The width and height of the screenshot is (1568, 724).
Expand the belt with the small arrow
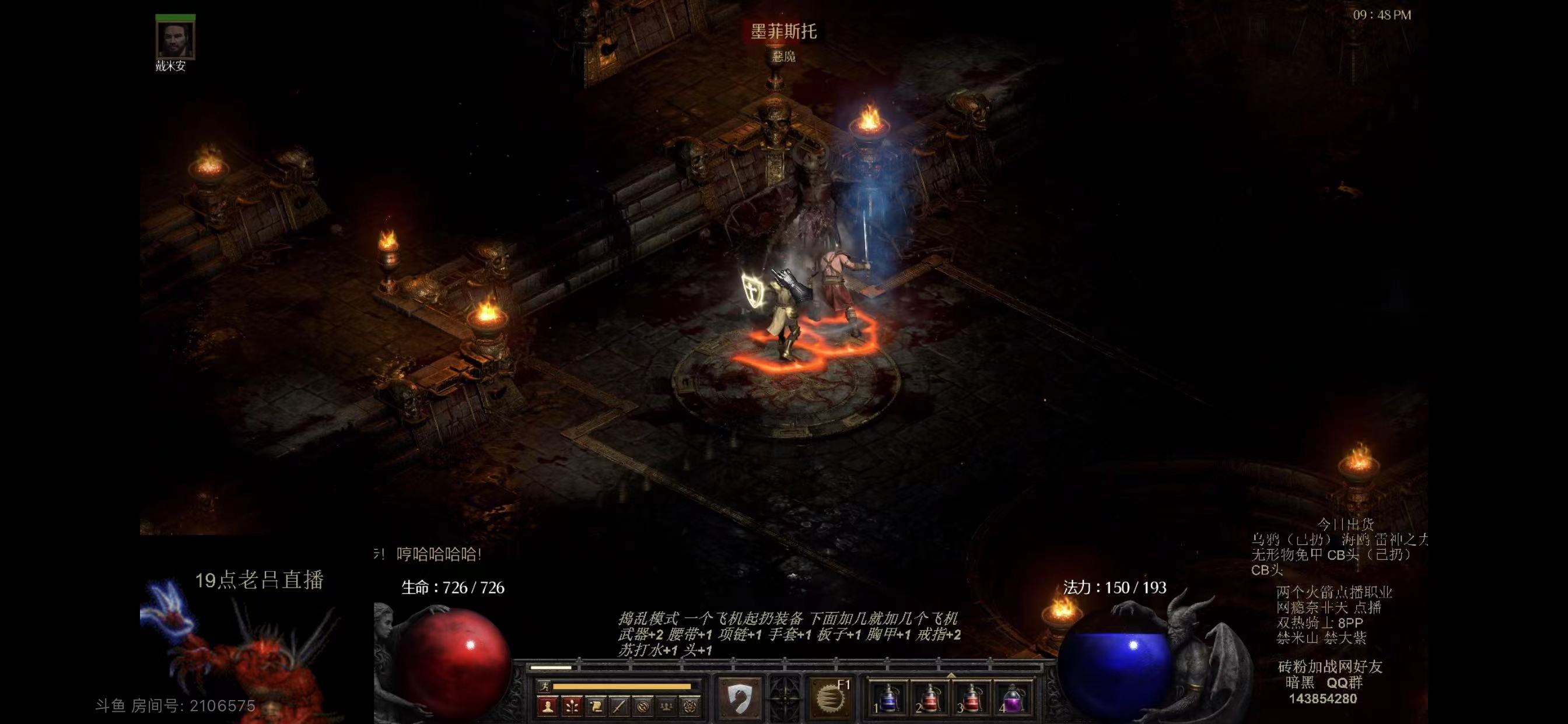(x=951, y=674)
